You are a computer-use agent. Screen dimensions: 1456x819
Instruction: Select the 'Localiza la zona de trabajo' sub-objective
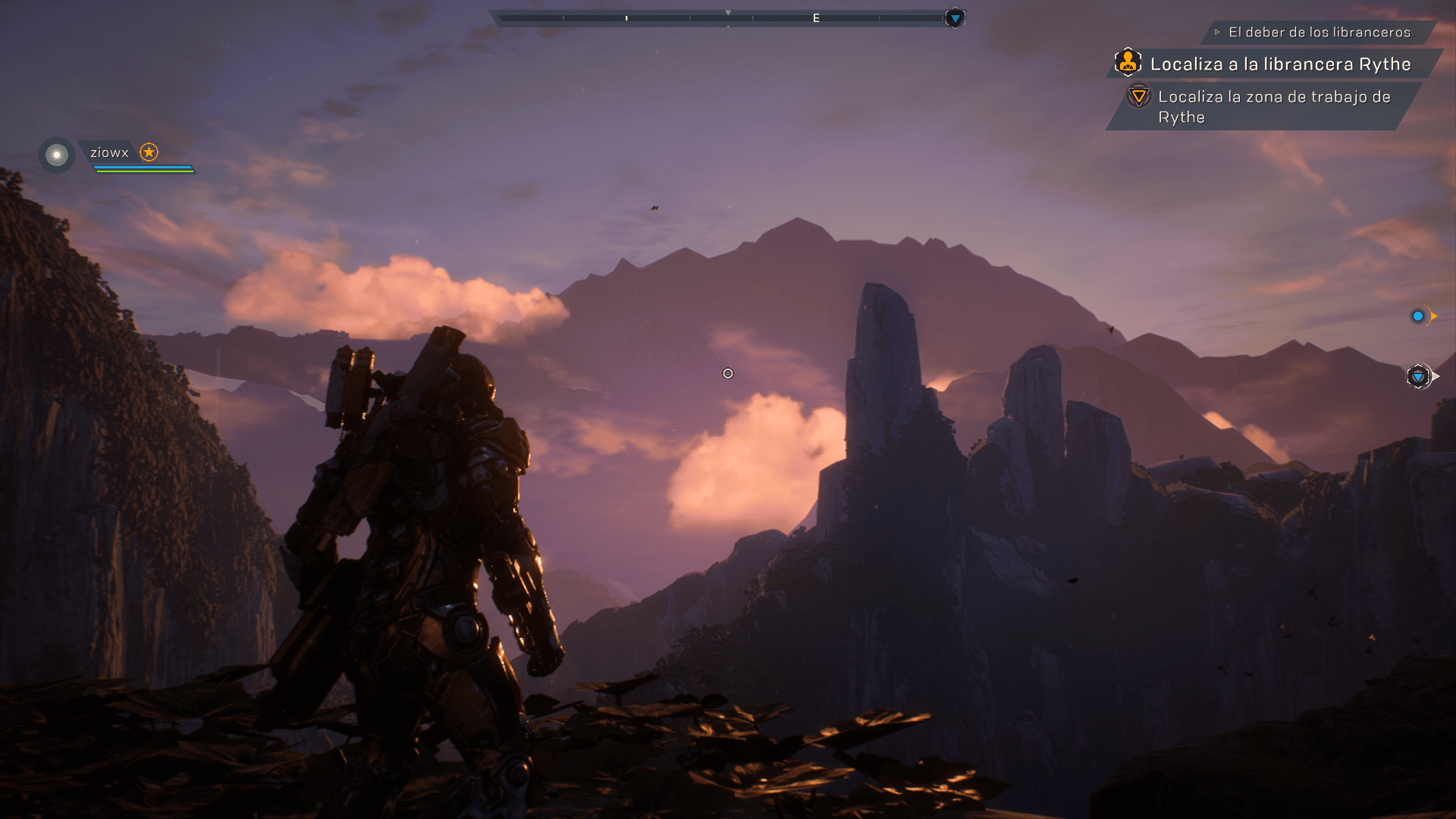click(x=1273, y=107)
